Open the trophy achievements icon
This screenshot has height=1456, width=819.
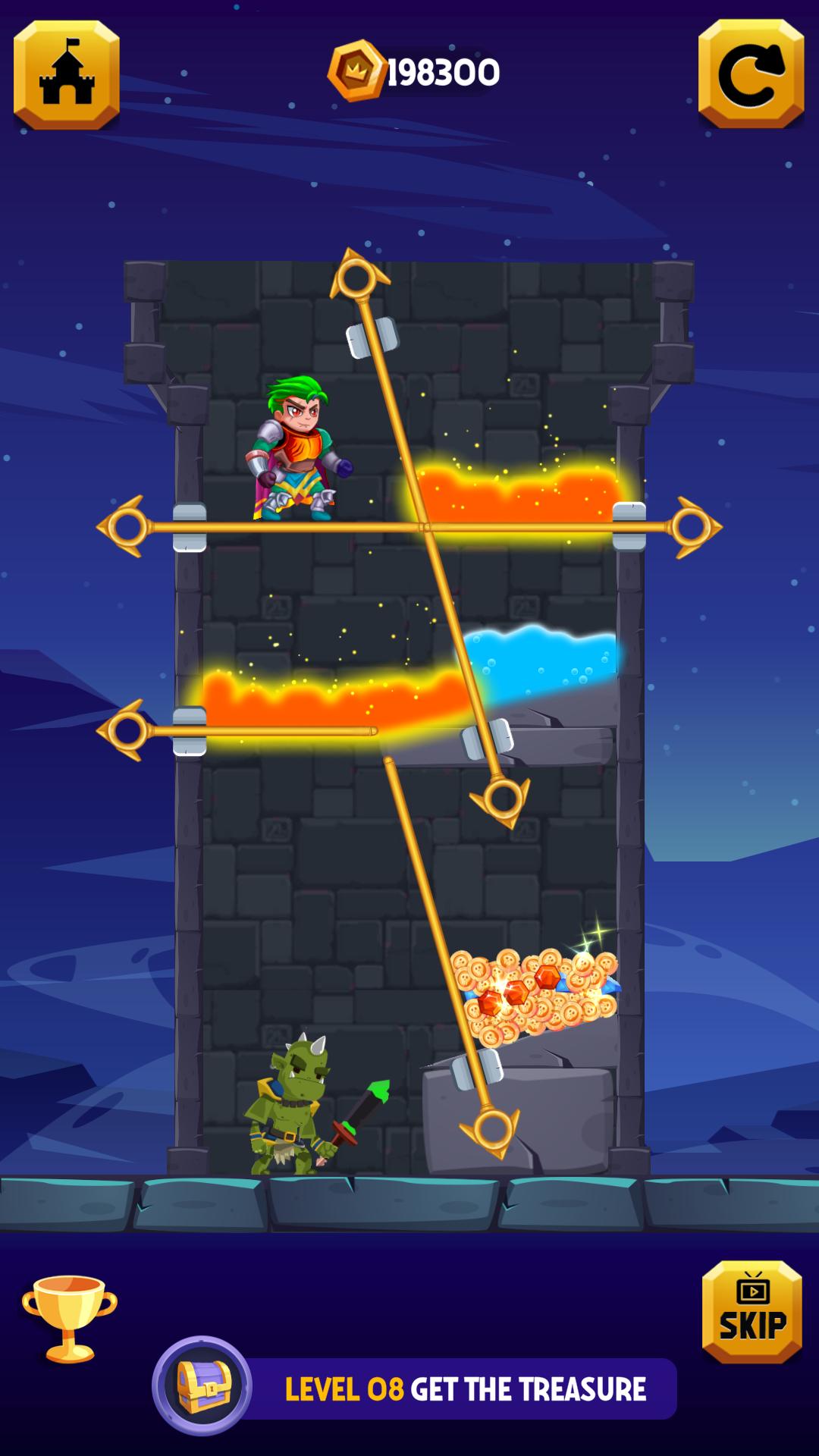coord(69,1319)
